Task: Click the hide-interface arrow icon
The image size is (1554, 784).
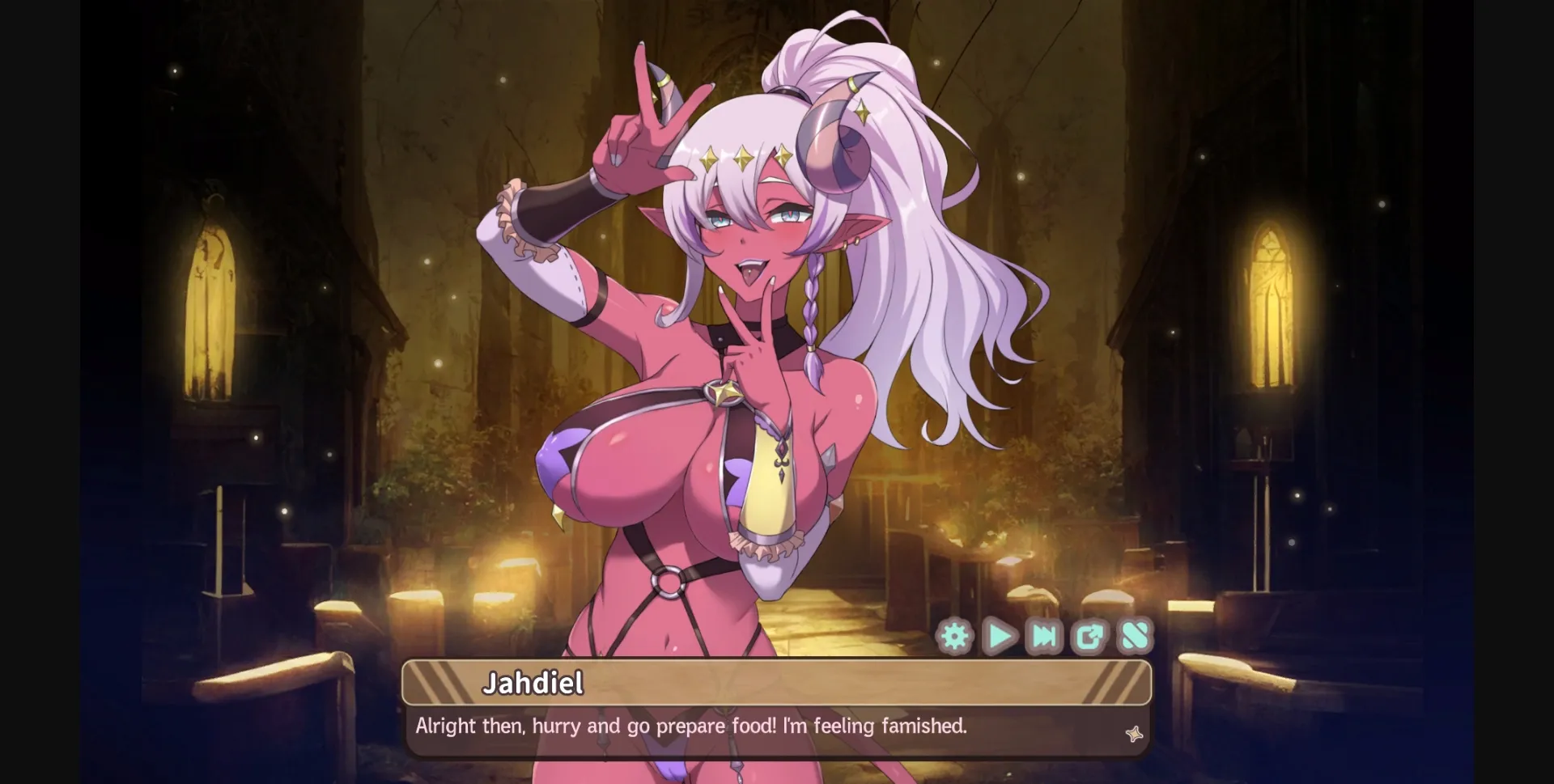Action: click(1088, 636)
